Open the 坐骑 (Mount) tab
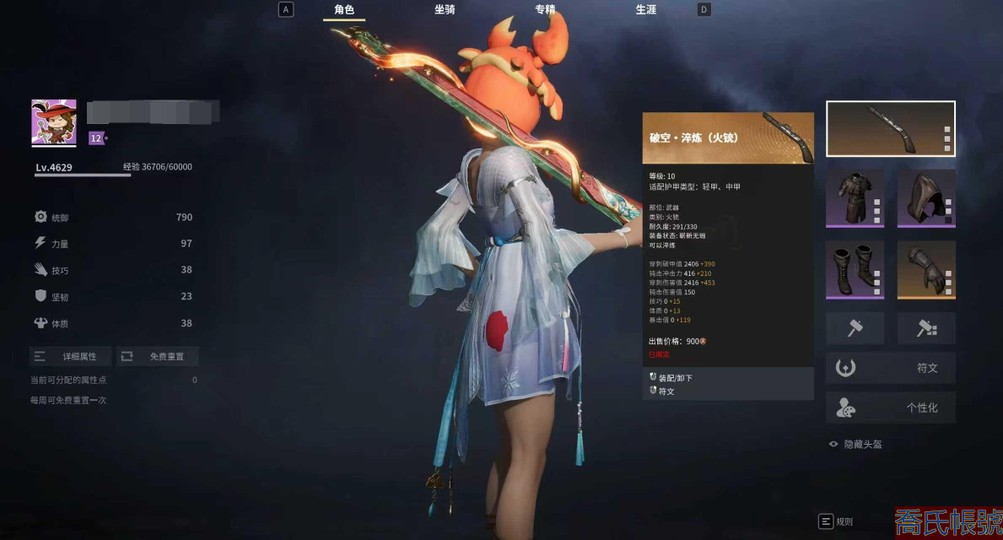The image size is (1003, 540). (445, 10)
